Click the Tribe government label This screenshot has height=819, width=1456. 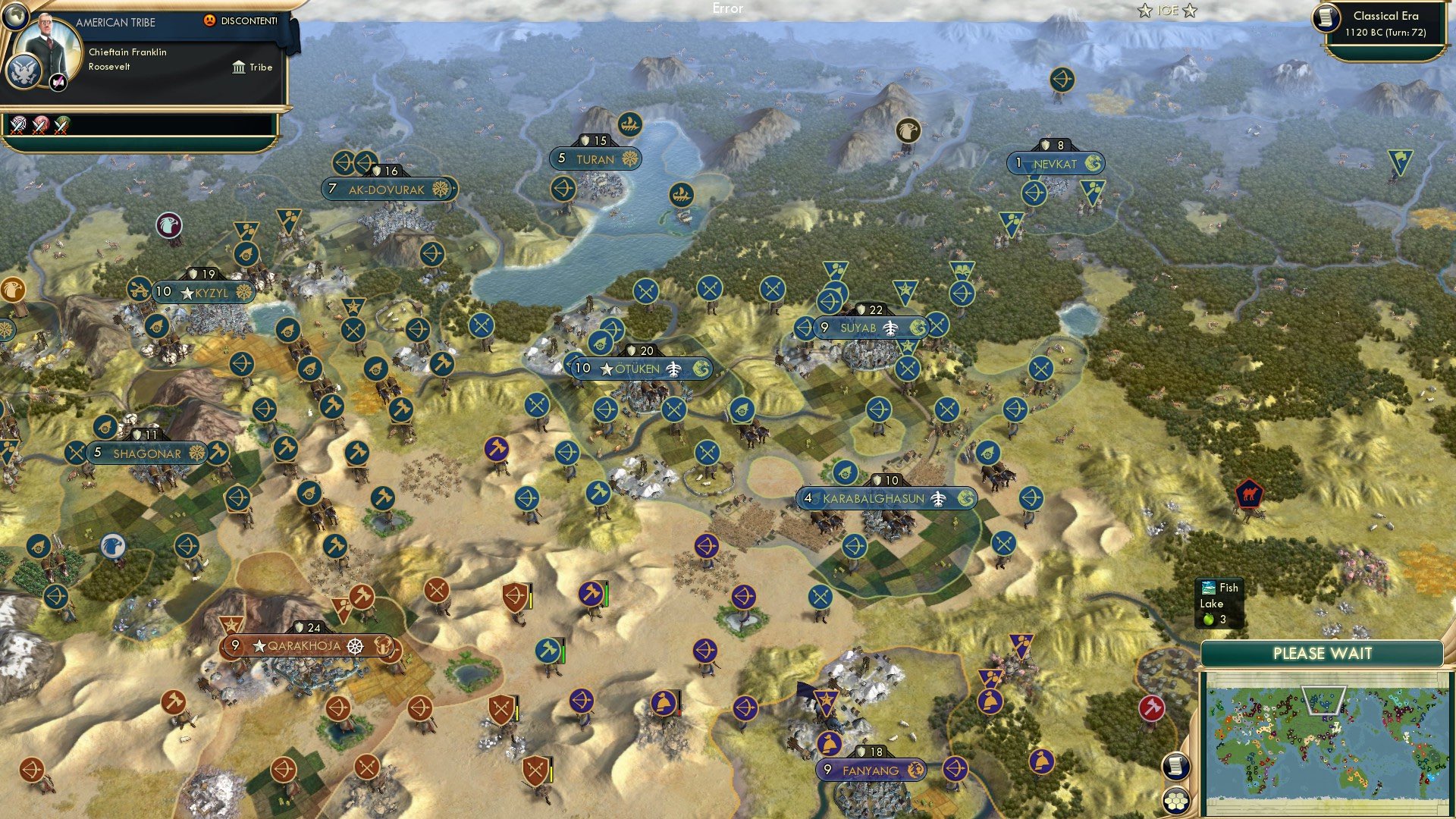(x=260, y=67)
